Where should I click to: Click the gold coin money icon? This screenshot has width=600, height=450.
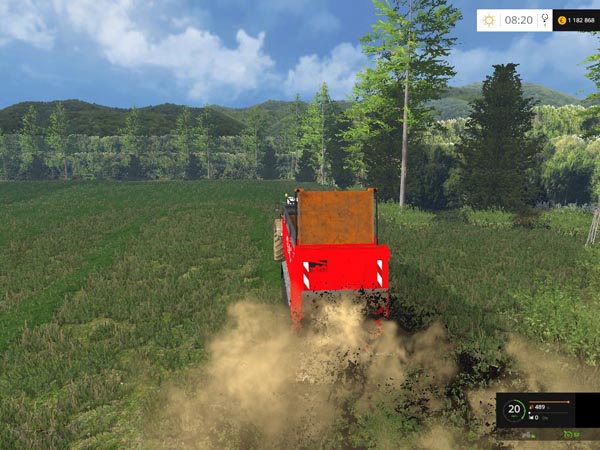point(562,20)
